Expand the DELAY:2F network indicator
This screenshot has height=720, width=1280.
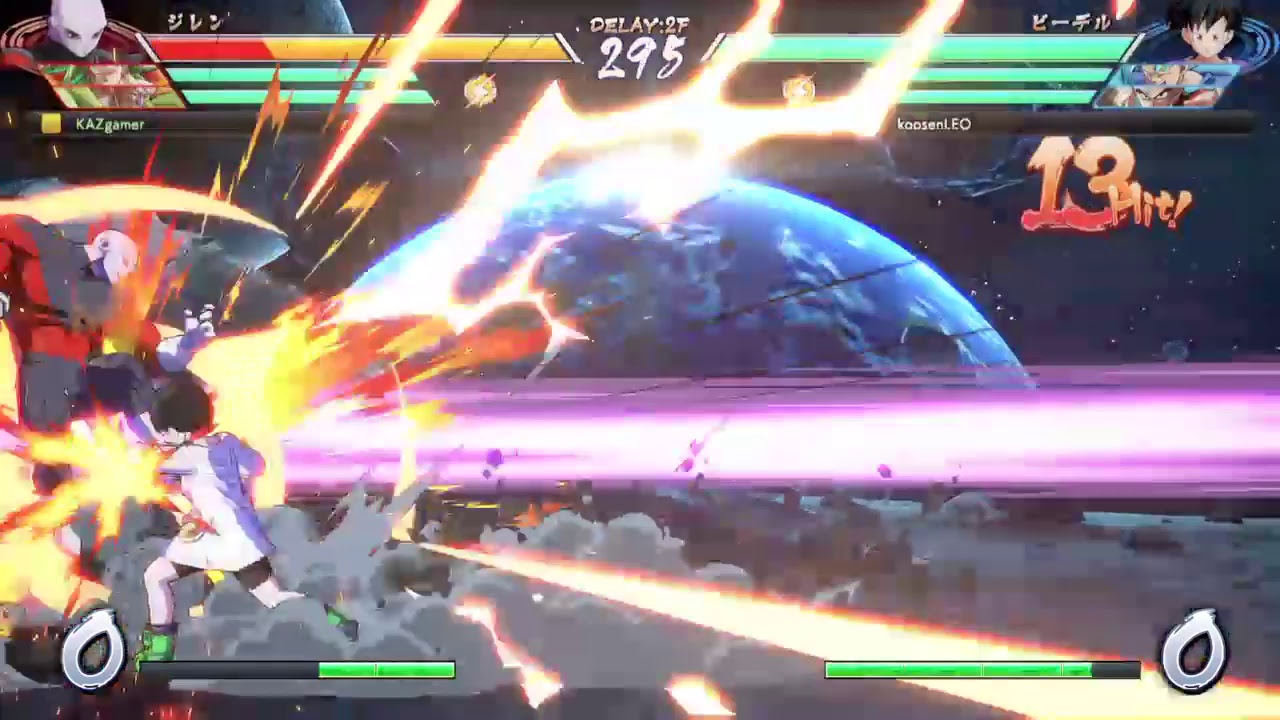click(x=640, y=22)
